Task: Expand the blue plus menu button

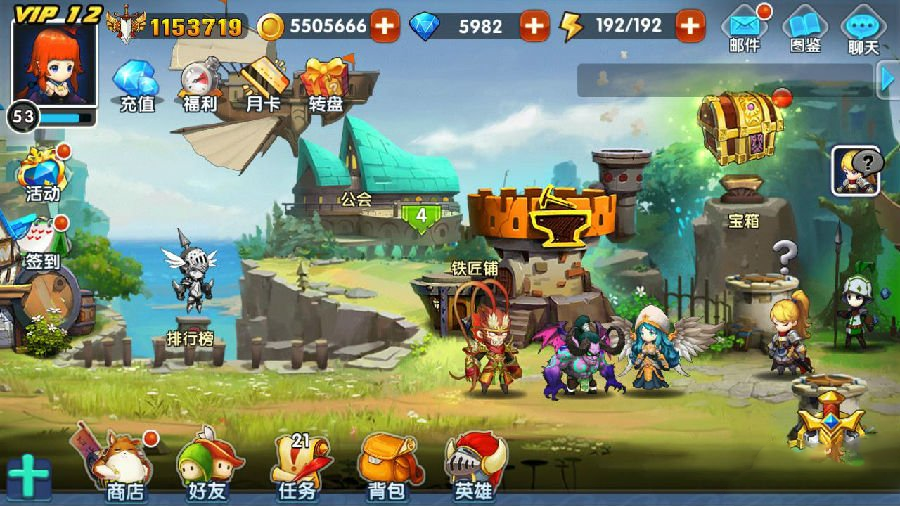Action: point(29,476)
